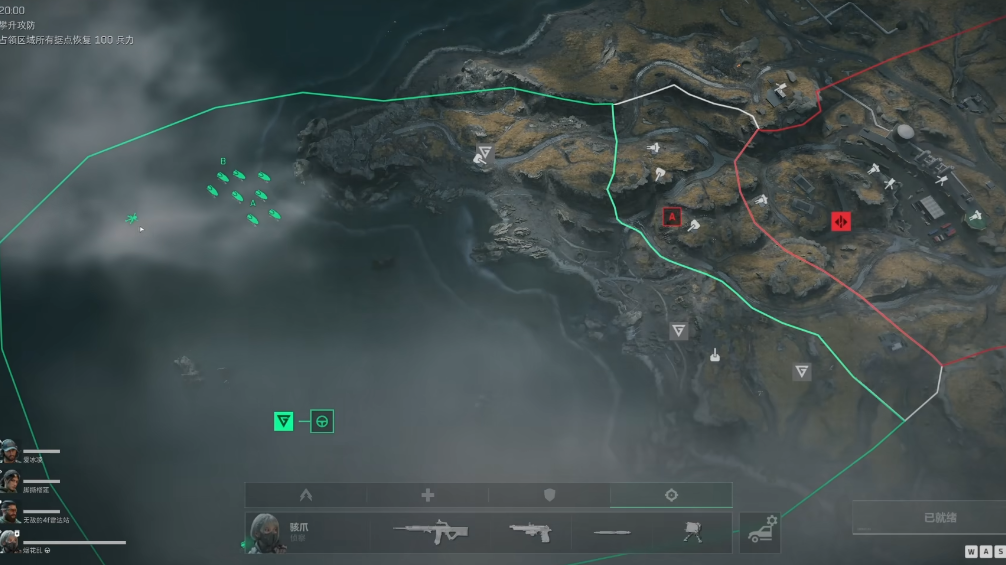Select the medic cross class tab
Image resolution: width=1006 pixels, height=565 pixels.
tap(428, 495)
